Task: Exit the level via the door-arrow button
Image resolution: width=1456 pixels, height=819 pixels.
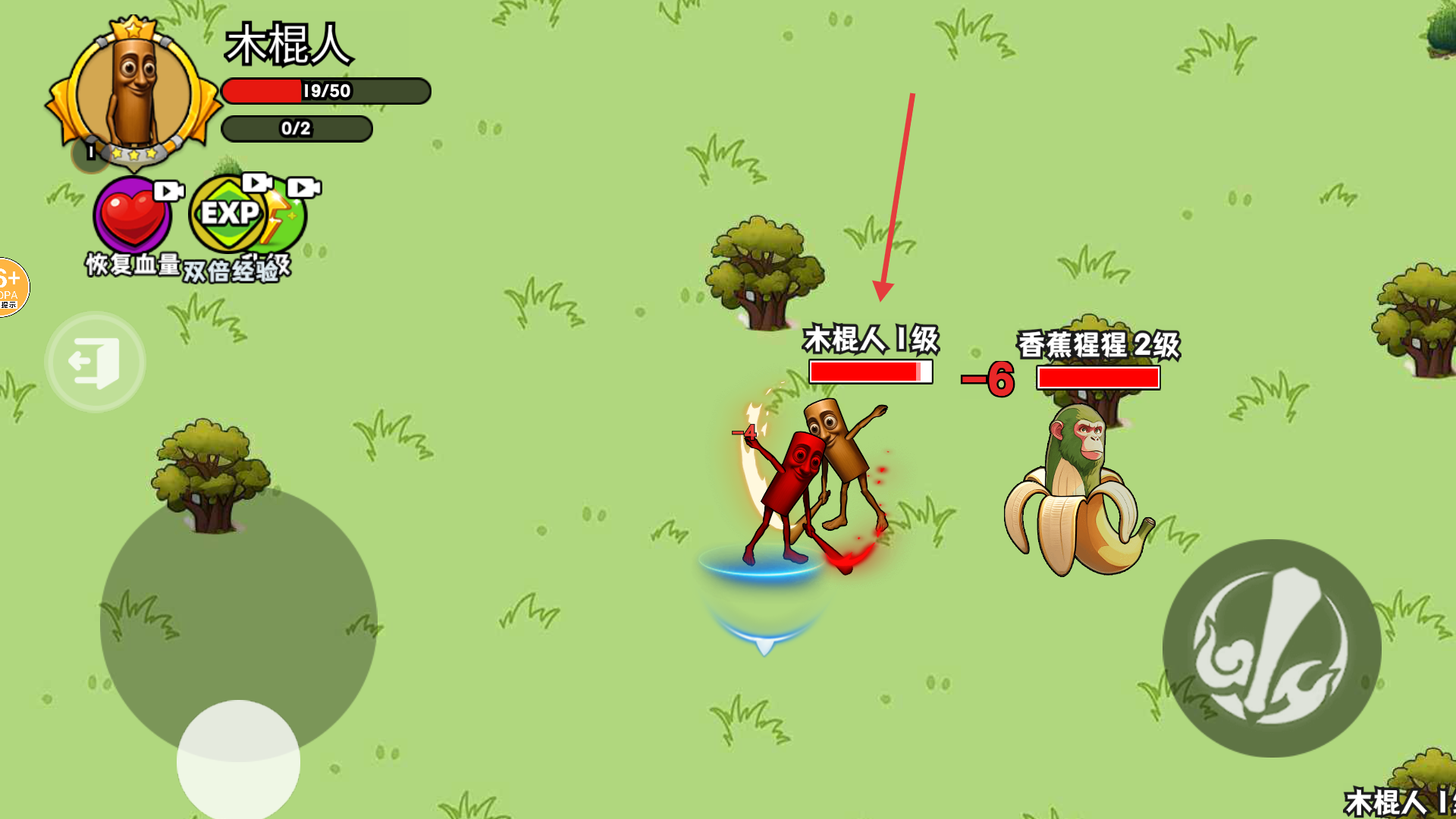Action: (95, 362)
